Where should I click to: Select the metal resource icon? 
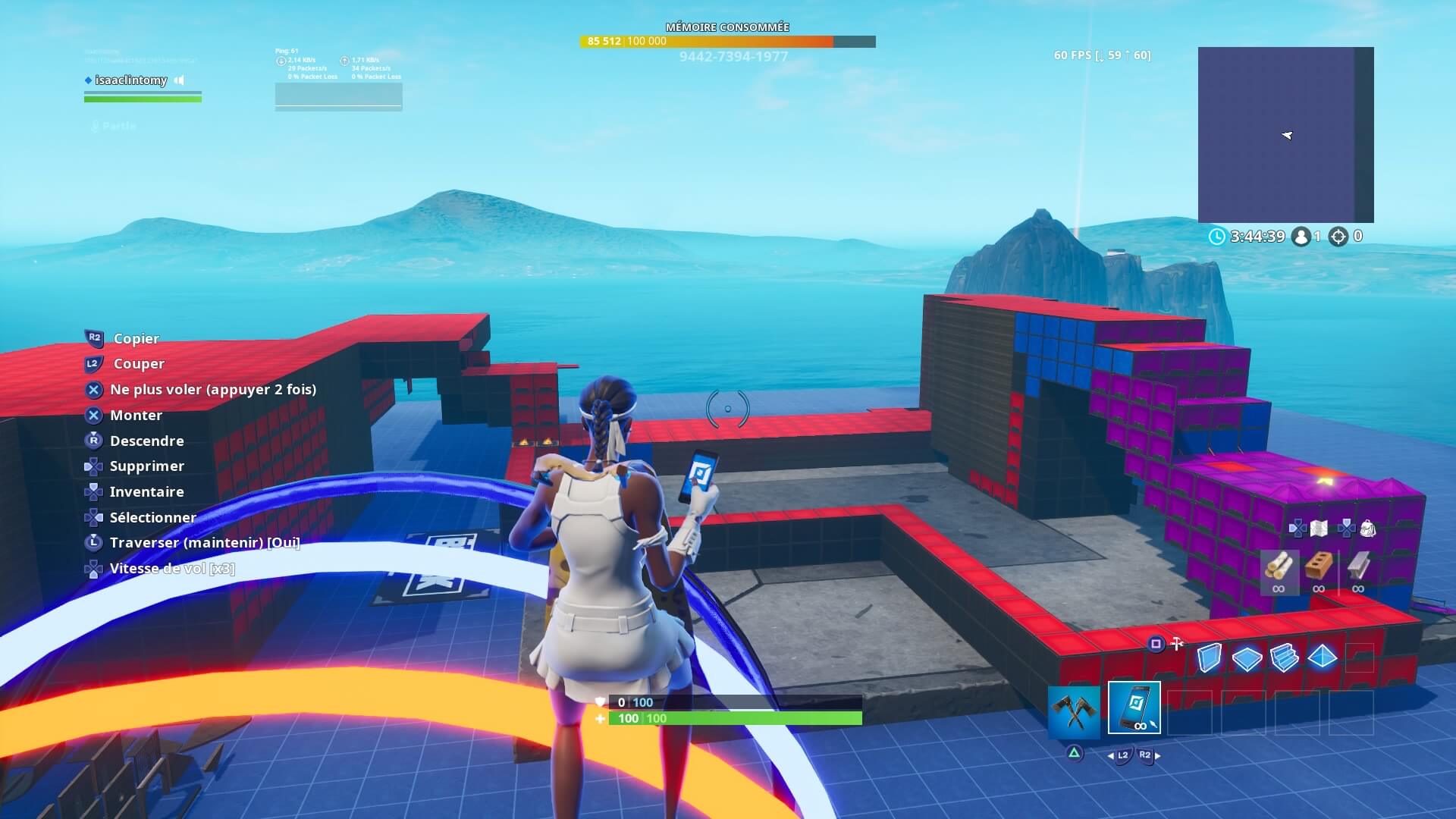1357,566
